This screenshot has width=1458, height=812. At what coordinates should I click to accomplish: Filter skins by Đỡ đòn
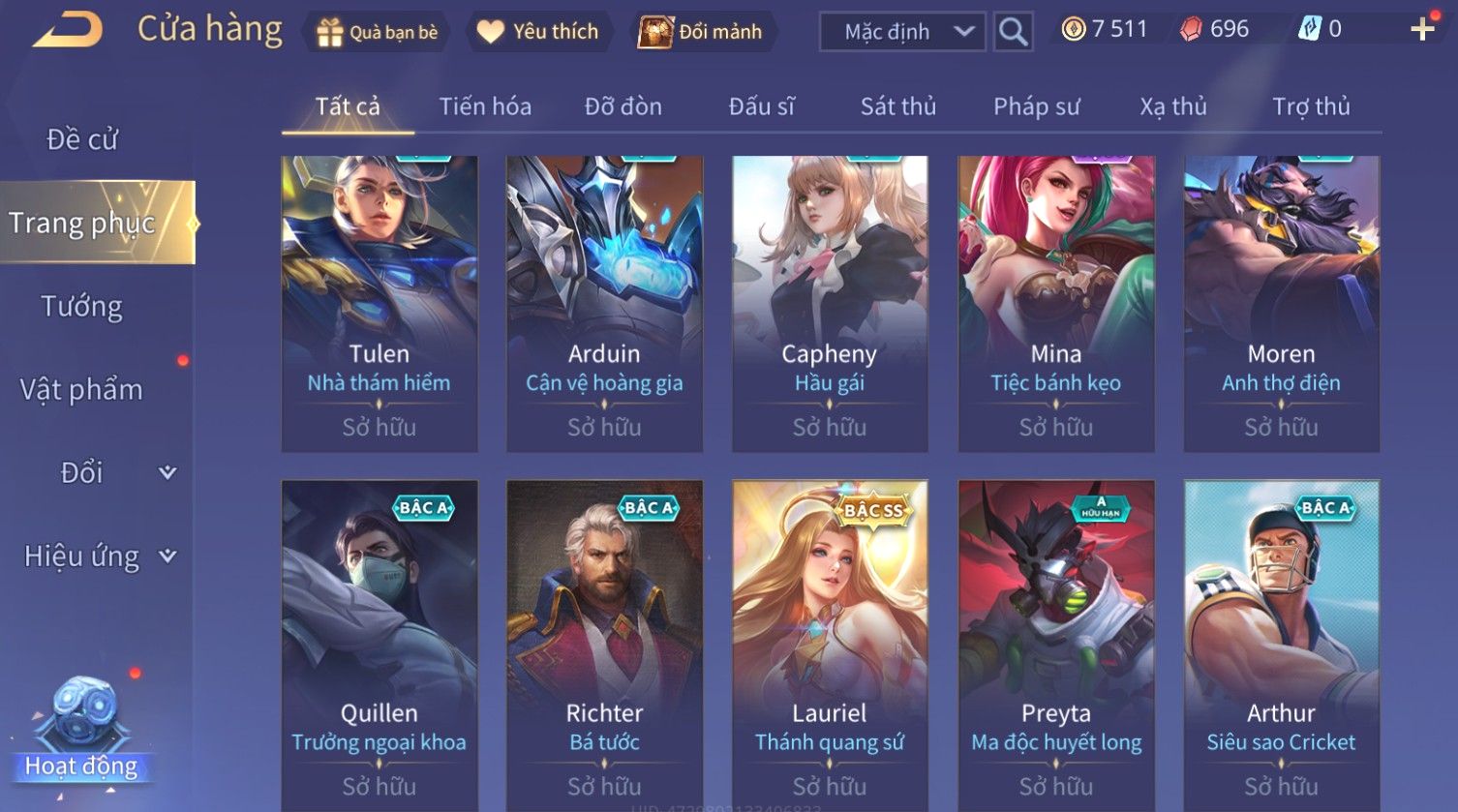point(623,106)
